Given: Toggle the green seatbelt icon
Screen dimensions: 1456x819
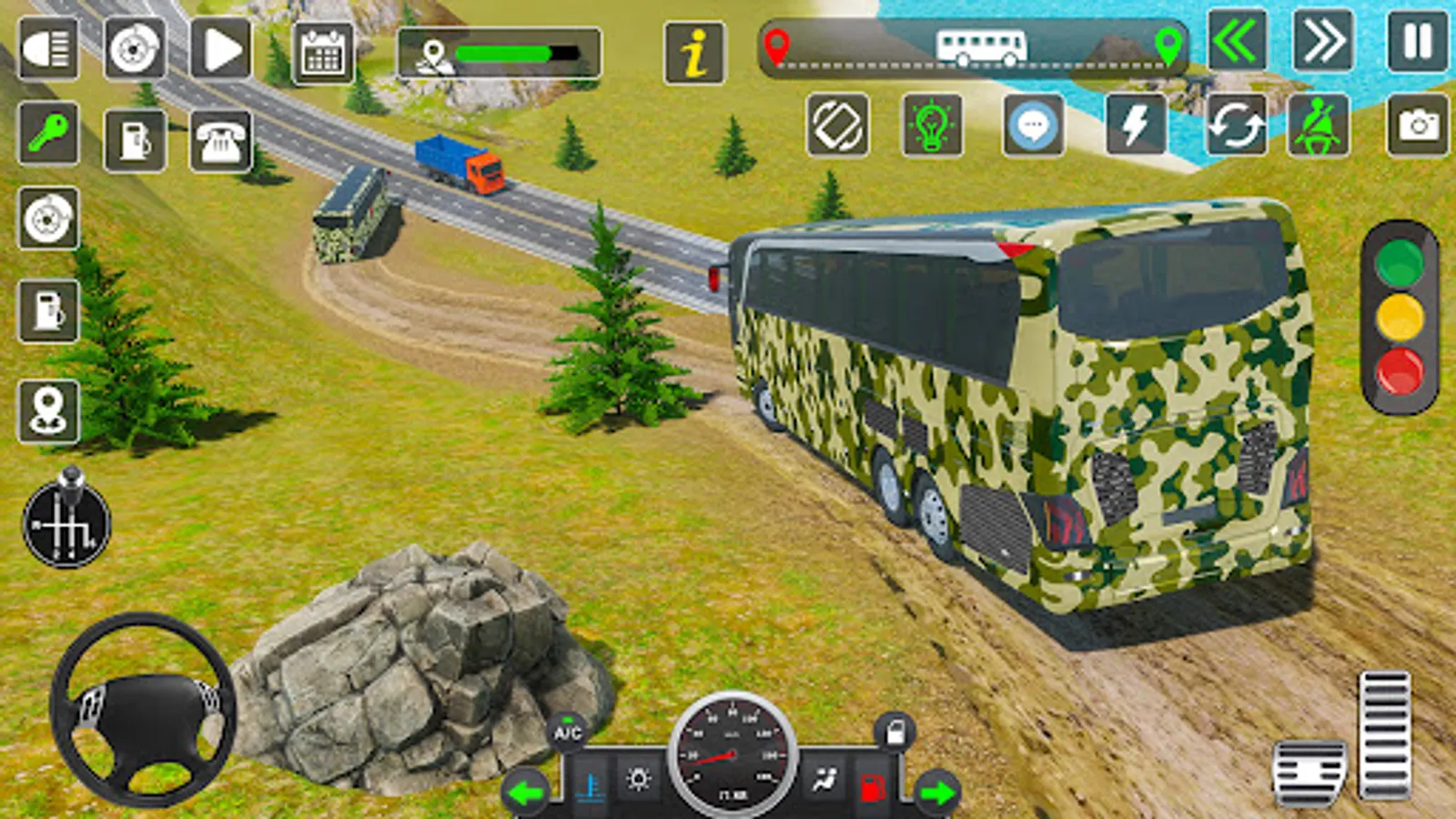Looking at the screenshot, I should (1319, 126).
